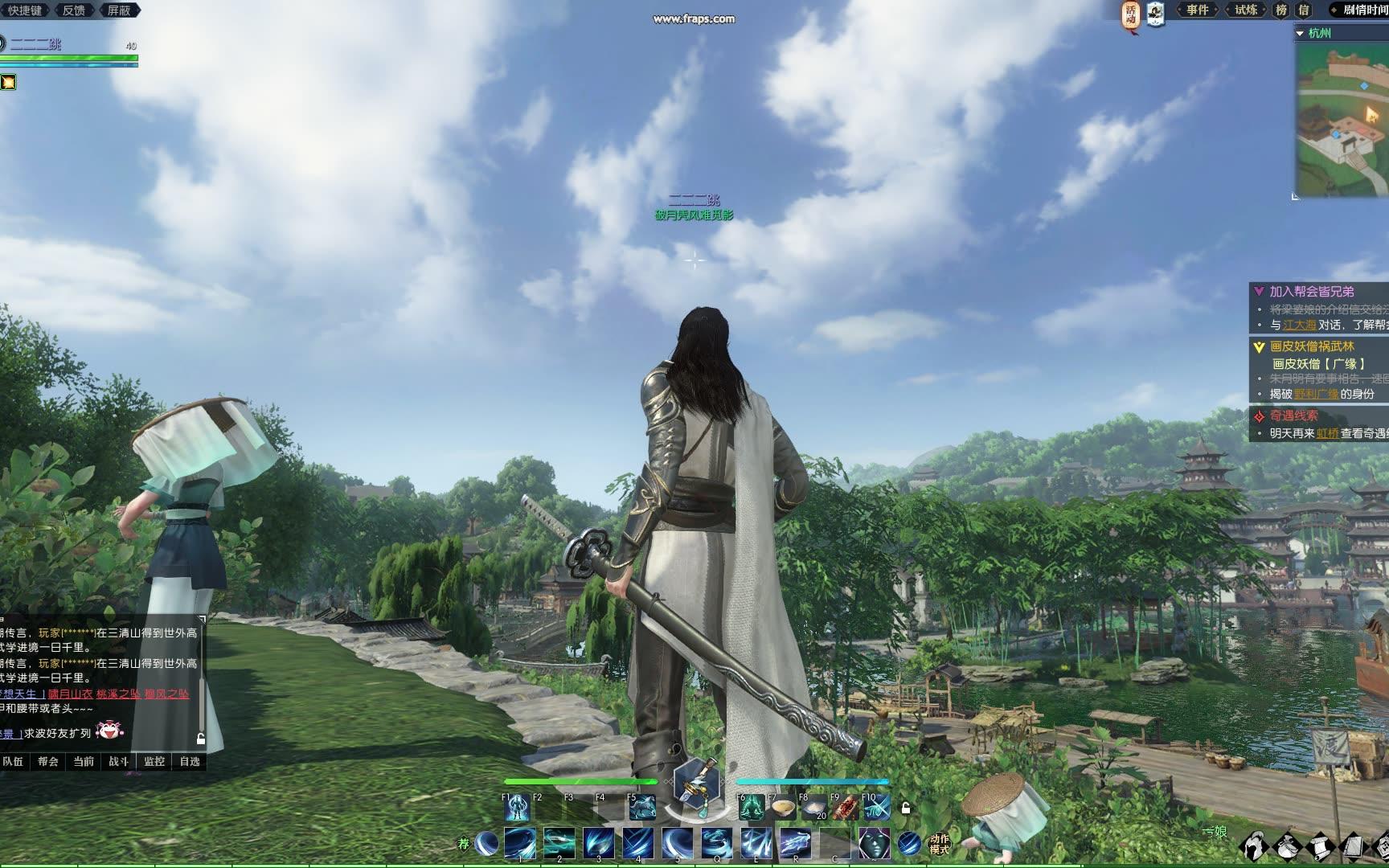Open the 信 mailbox button
This screenshot has width=1389, height=868.
(1304, 10)
